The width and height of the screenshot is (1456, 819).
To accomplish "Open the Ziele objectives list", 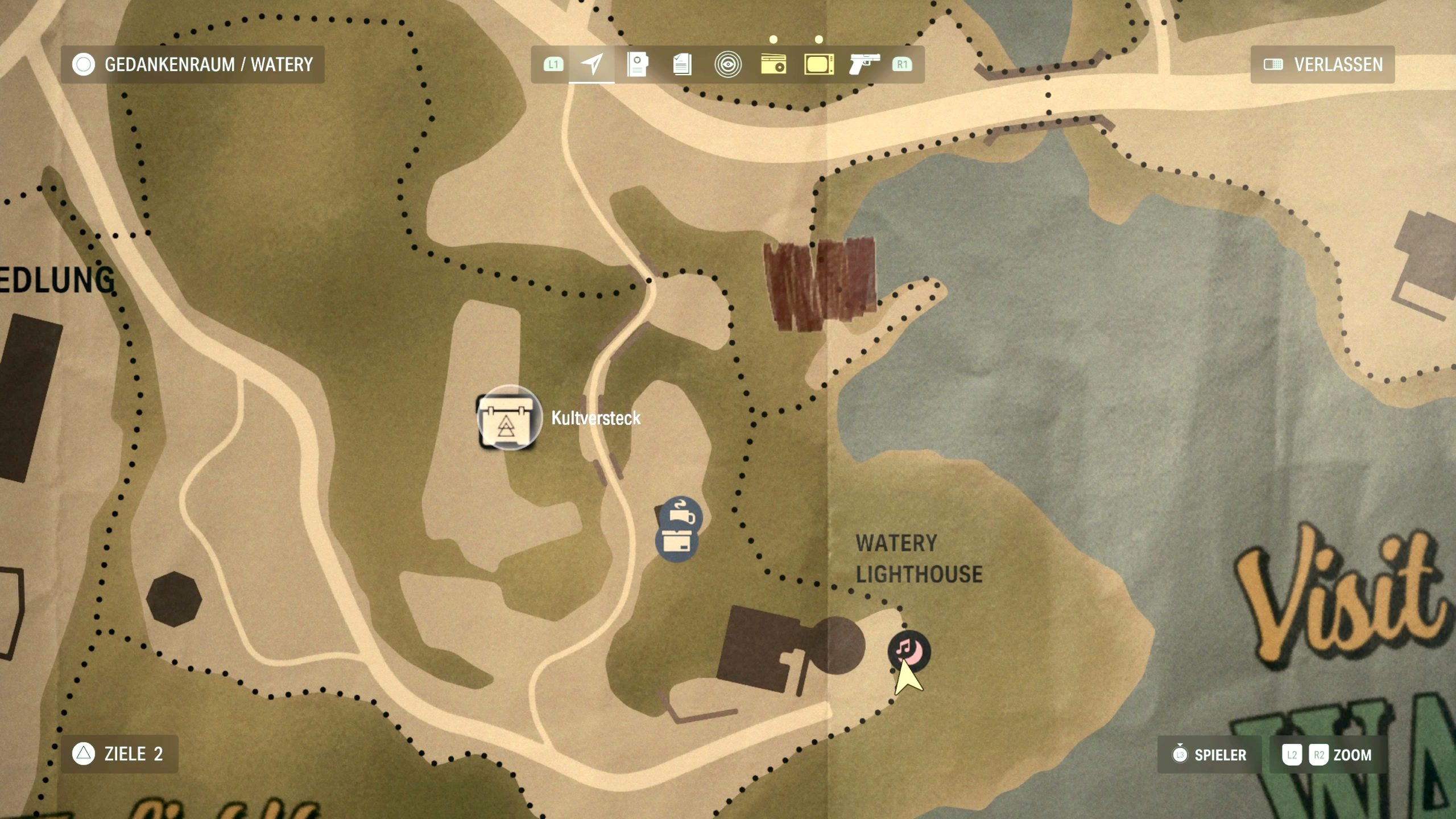I will [x=119, y=754].
